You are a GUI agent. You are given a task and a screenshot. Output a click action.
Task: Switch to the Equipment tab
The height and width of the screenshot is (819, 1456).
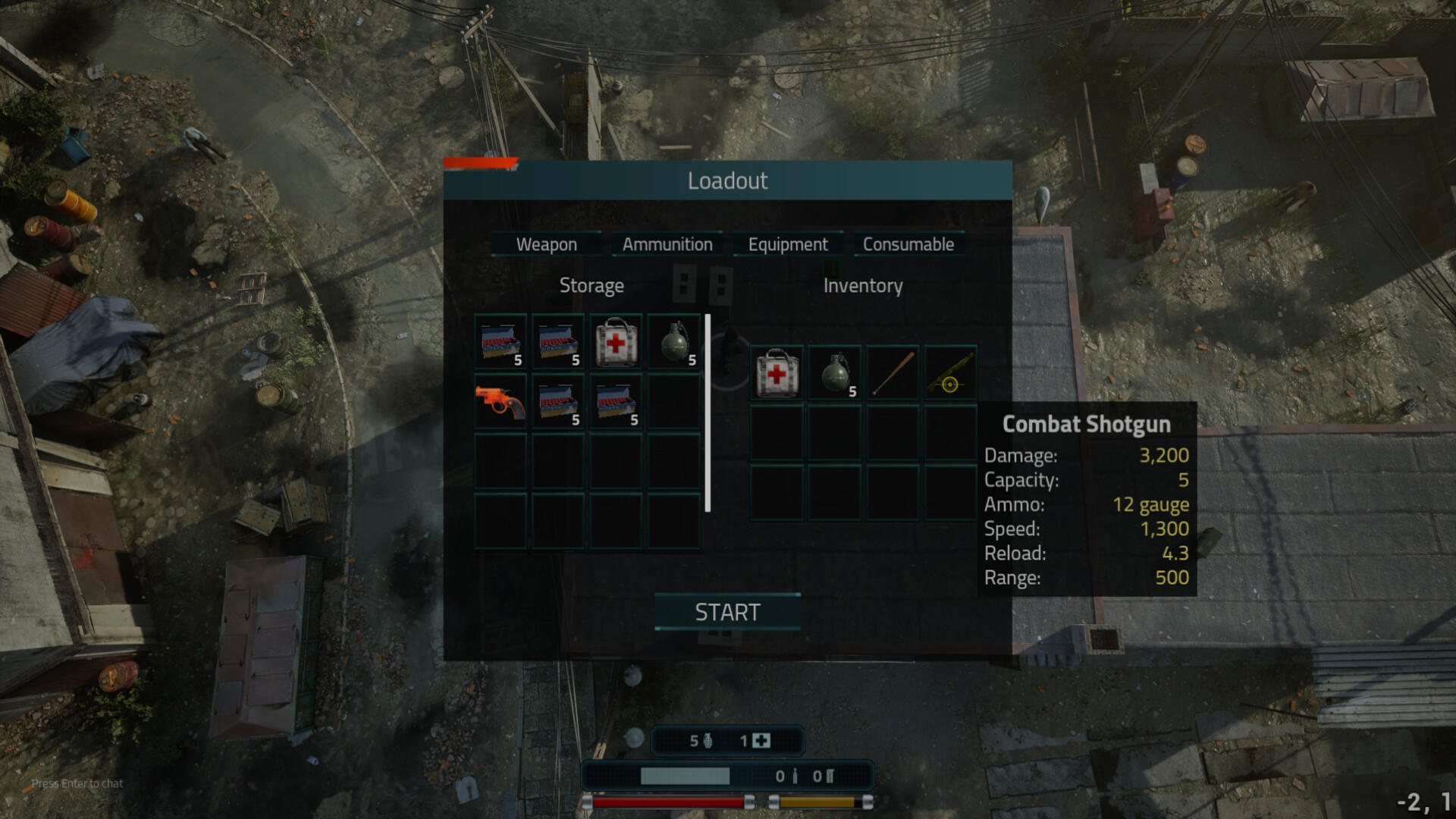[787, 244]
